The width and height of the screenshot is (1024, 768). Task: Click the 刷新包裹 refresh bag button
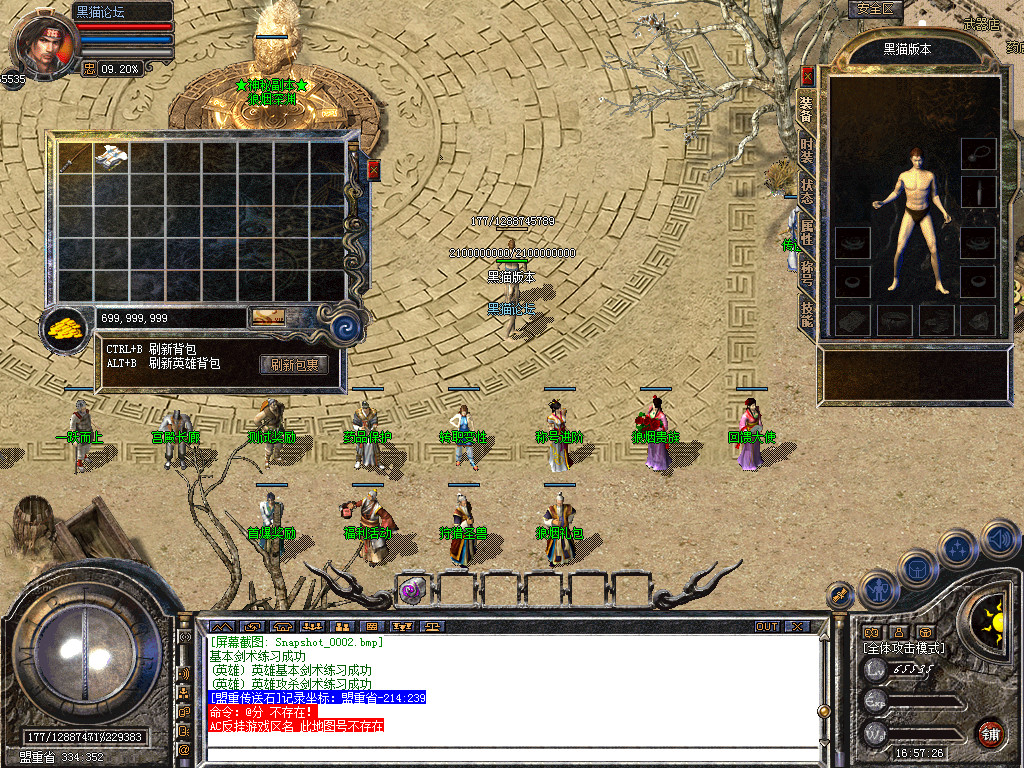294,365
